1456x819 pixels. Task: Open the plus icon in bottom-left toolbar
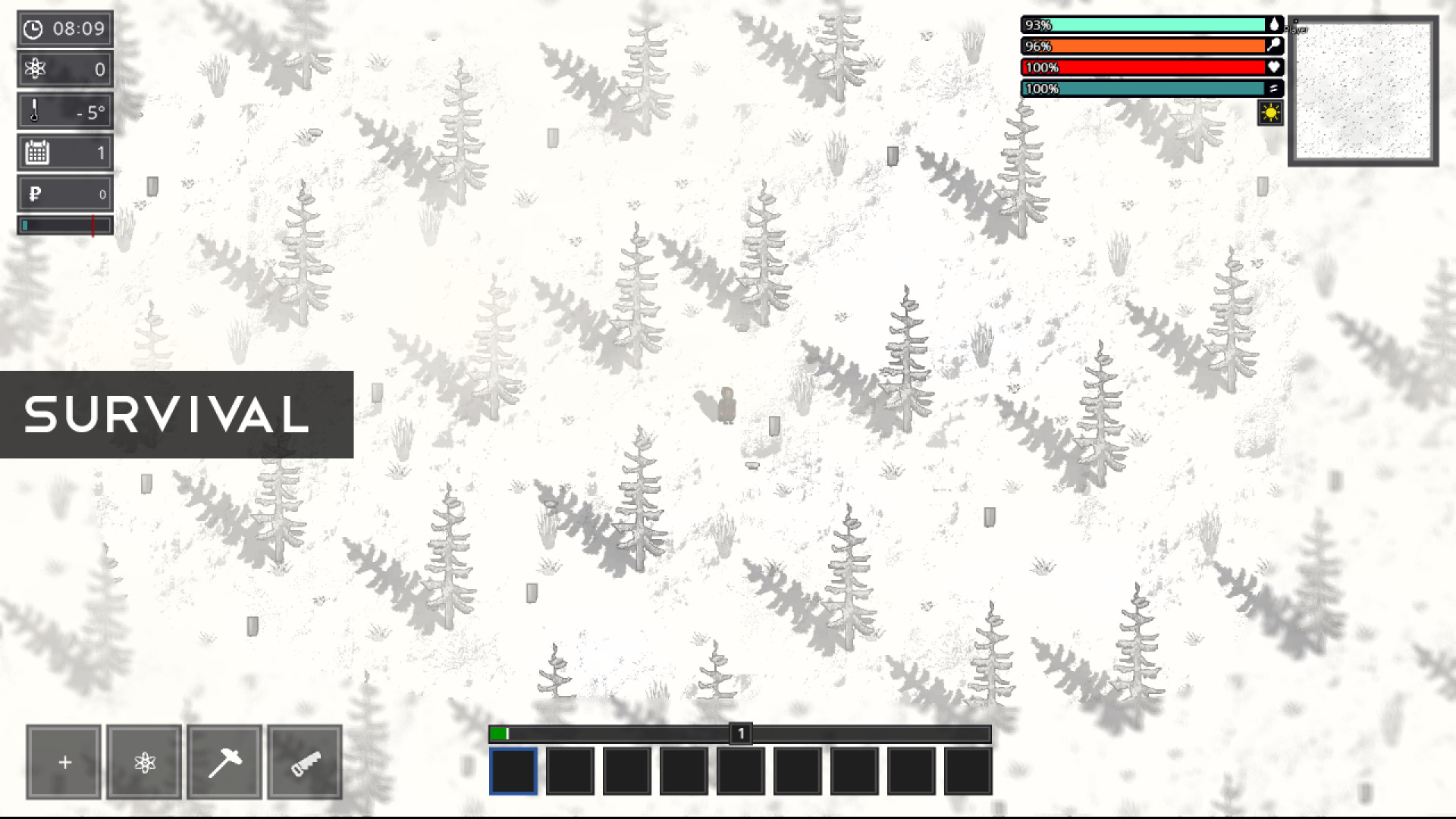64,761
